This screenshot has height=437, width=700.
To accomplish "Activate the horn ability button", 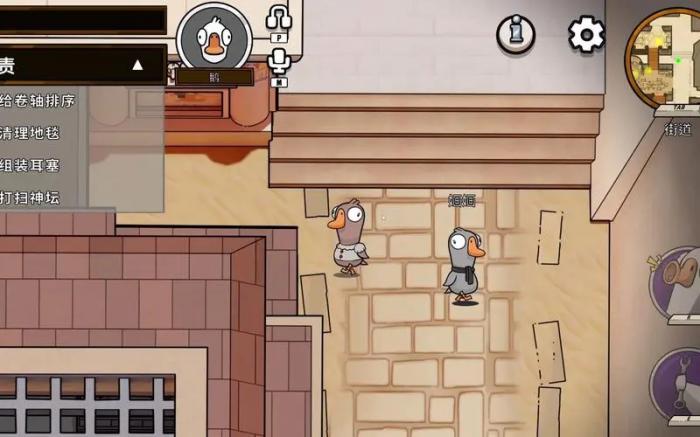I will 679,280.
